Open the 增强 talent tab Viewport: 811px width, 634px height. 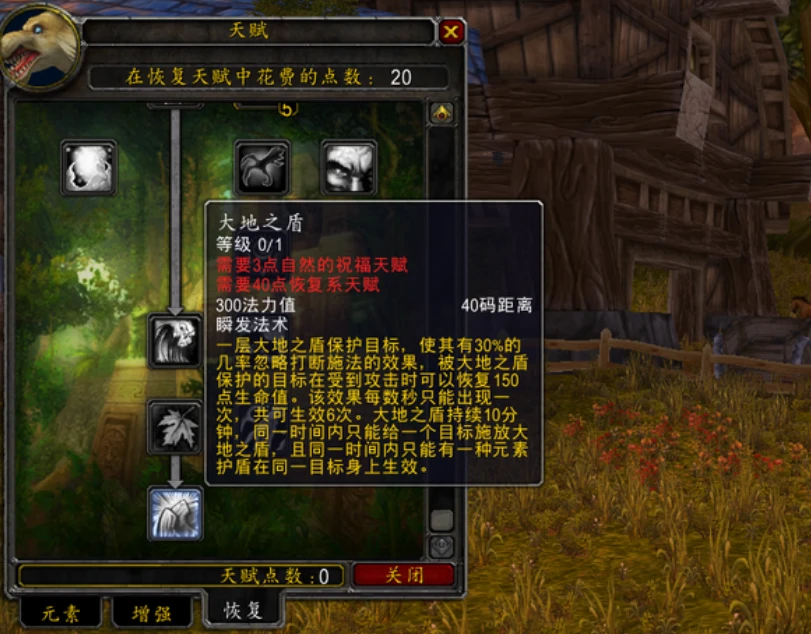click(x=151, y=611)
